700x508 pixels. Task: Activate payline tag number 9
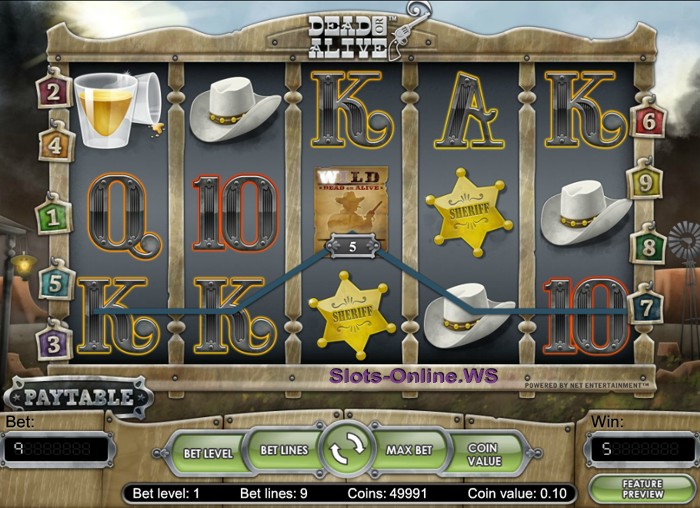point(644,182)
